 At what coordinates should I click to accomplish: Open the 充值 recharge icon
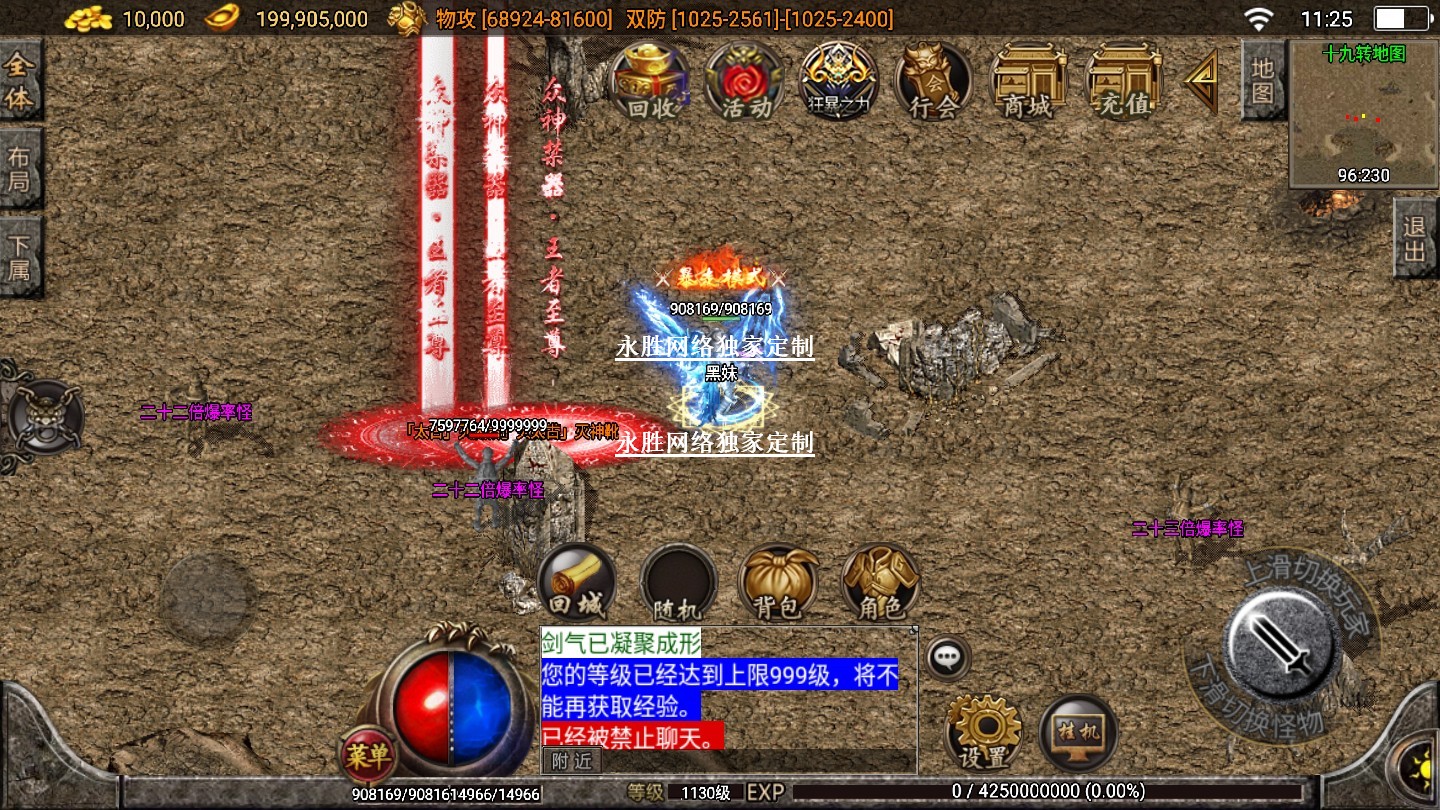pyautogui.click(x=1123, y=82)
